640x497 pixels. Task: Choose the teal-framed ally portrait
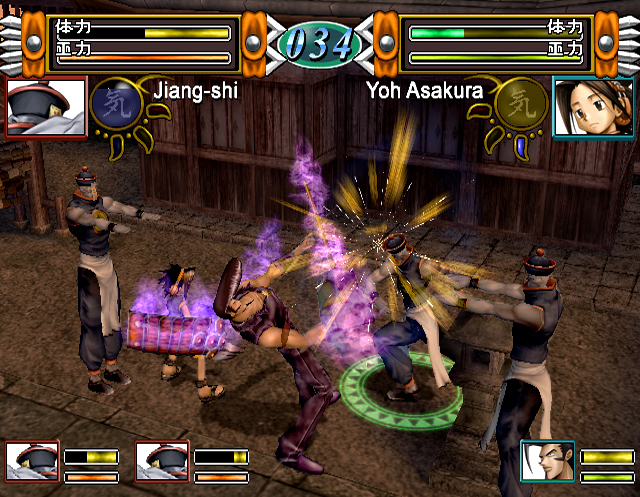click(547, 463)
